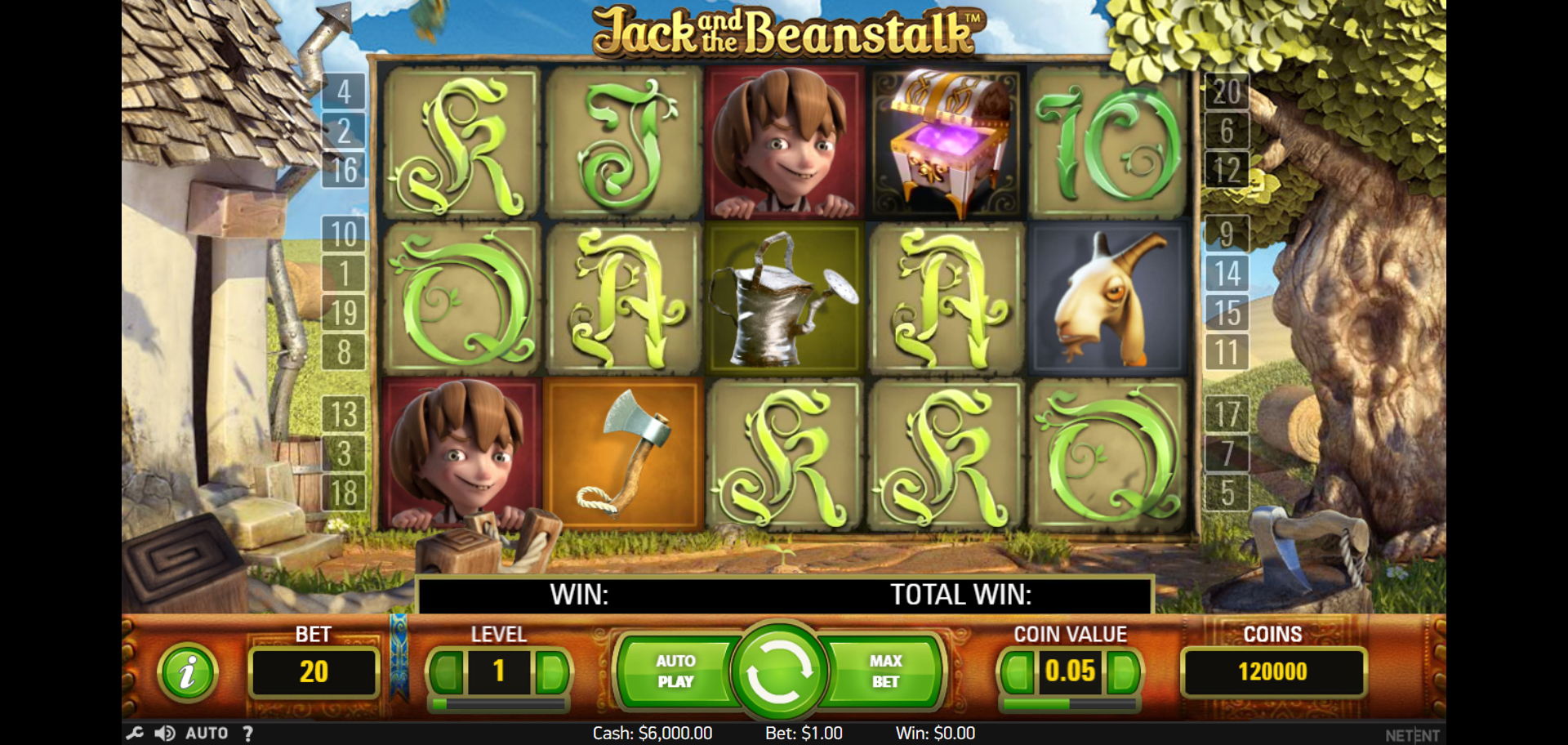Start Auto Play mode

click(675, 671)
